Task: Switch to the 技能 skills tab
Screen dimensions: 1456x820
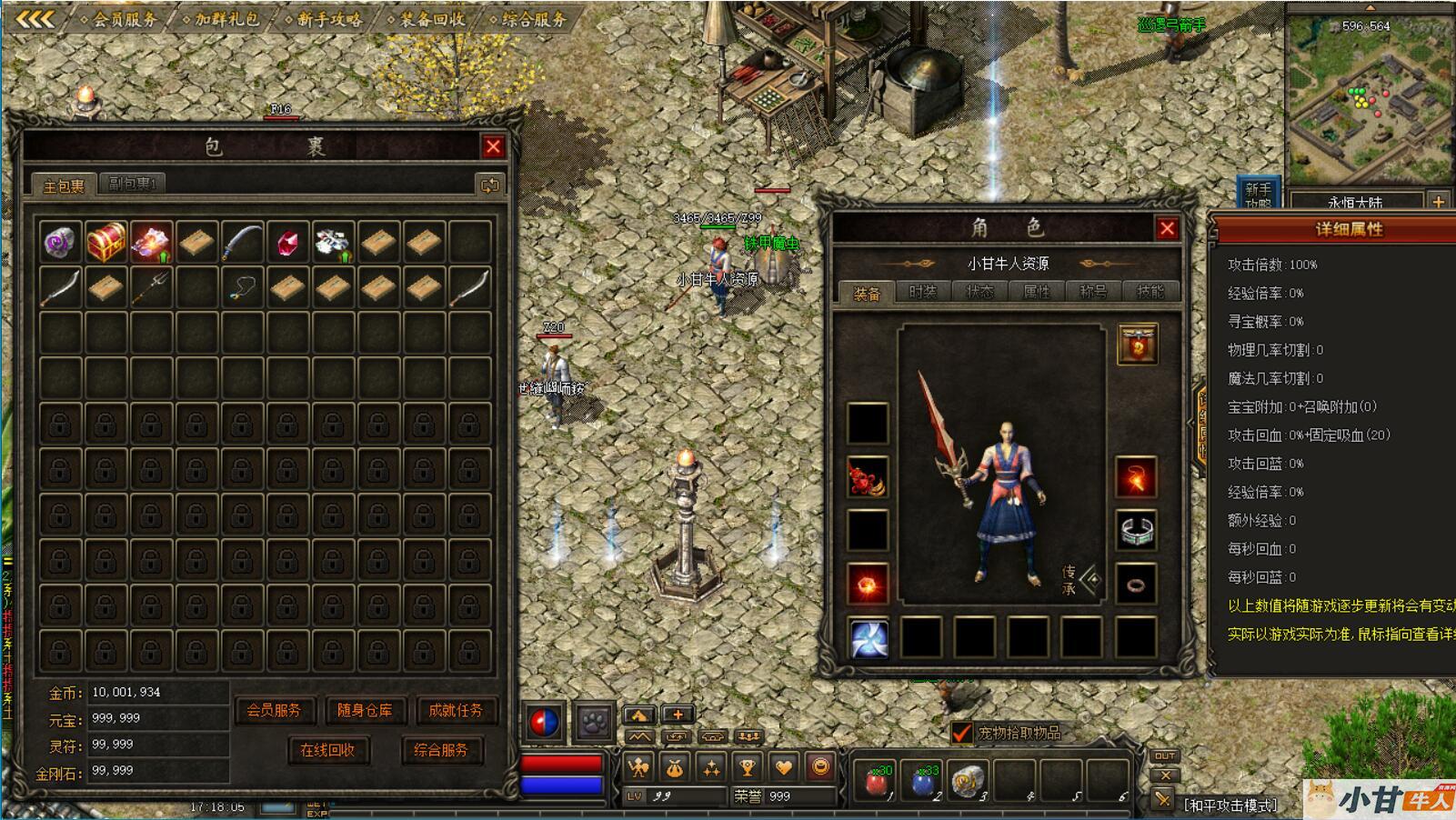Action: pyautogui.click(x=1150, y=292)
